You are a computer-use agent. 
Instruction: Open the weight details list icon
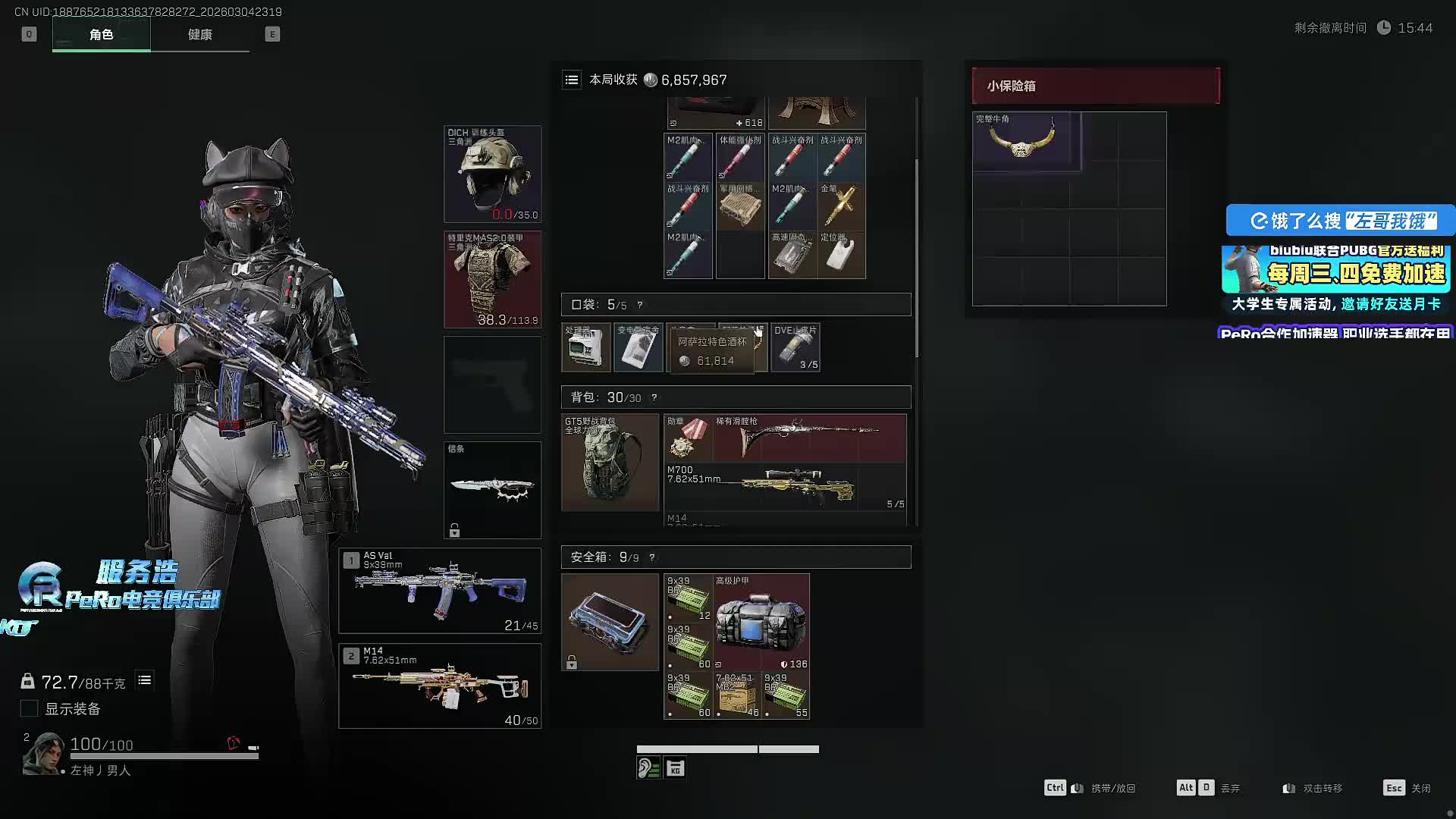point(144,680)
